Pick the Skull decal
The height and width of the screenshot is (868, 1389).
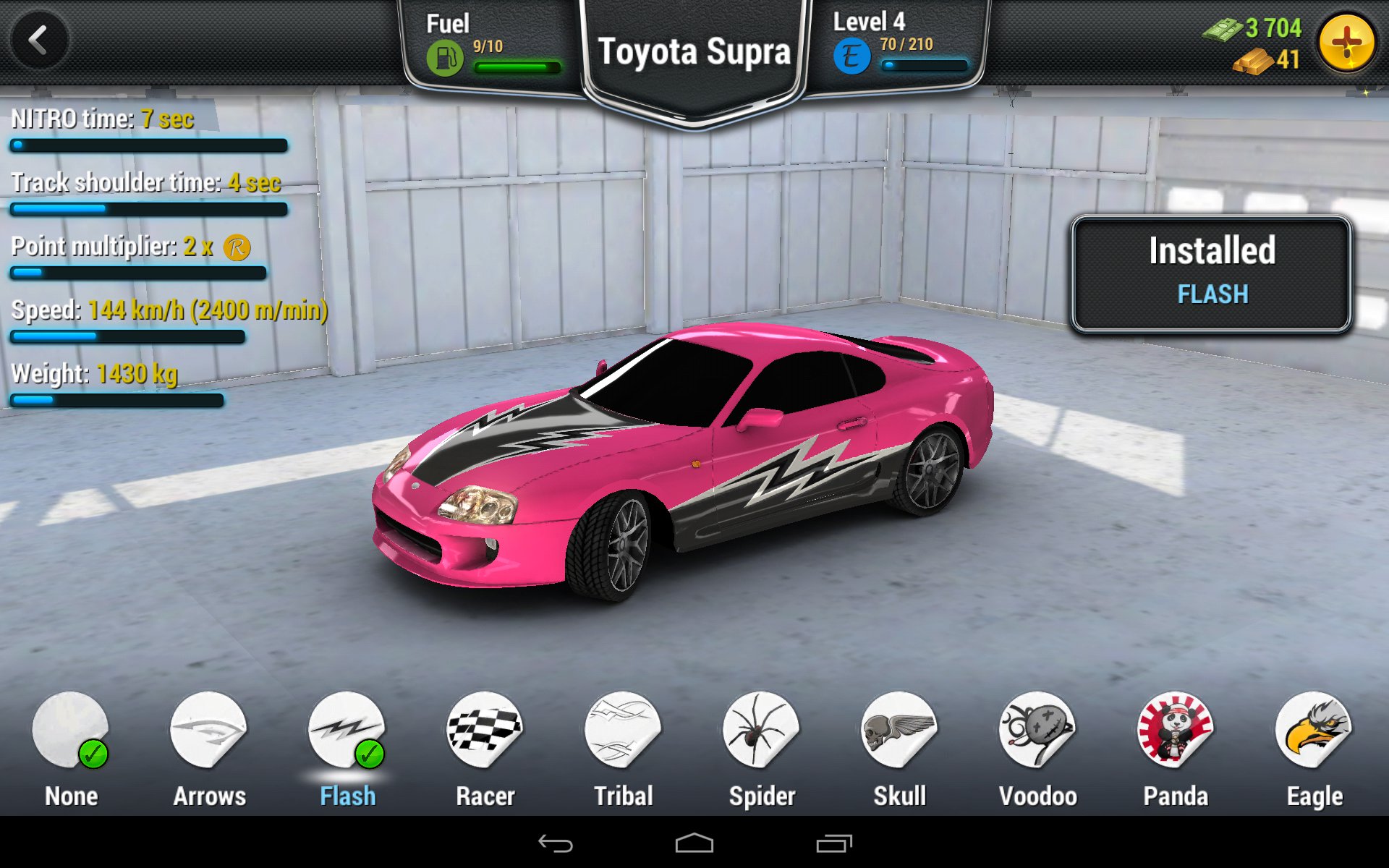(899, 731)
